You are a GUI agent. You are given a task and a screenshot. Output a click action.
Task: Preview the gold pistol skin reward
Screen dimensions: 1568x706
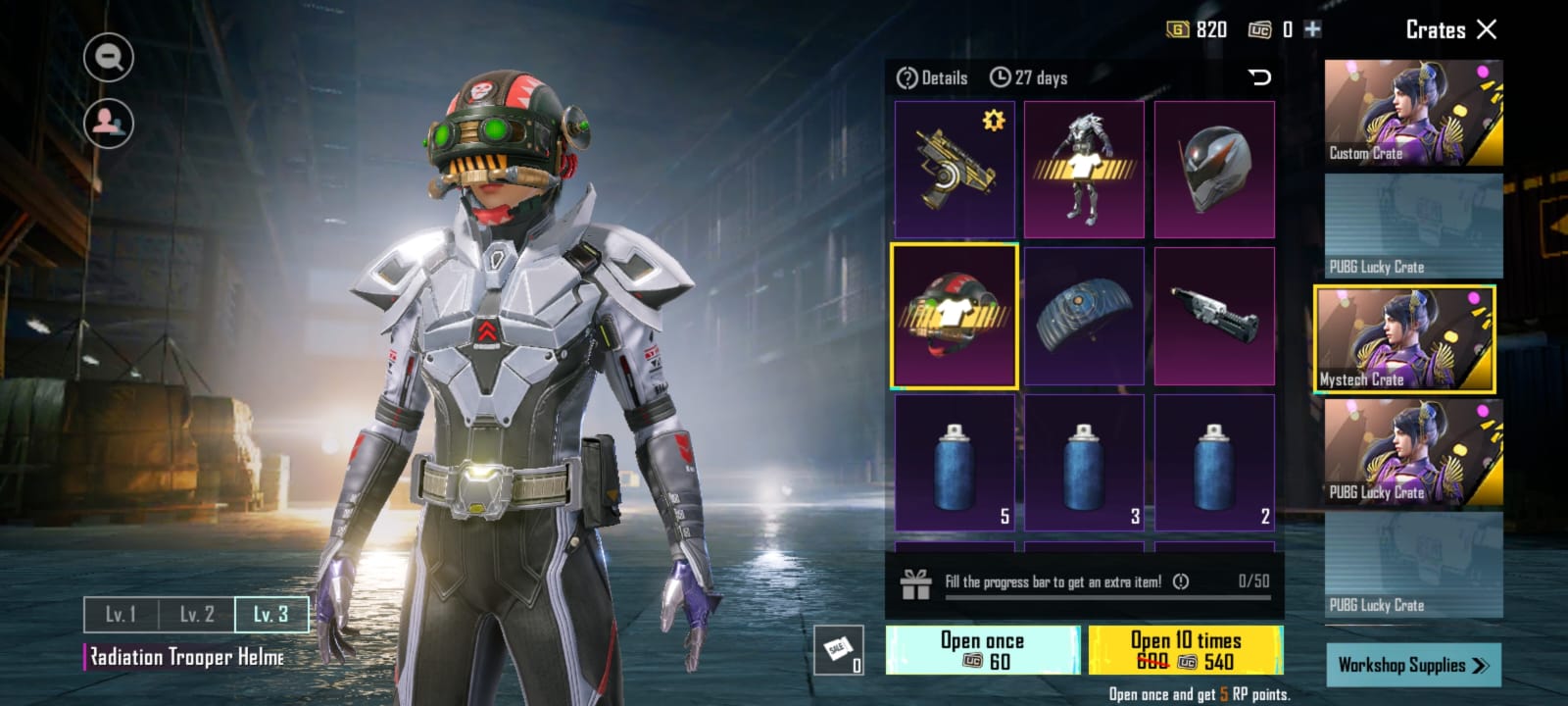pyautogui.click(x=955, y=169)
